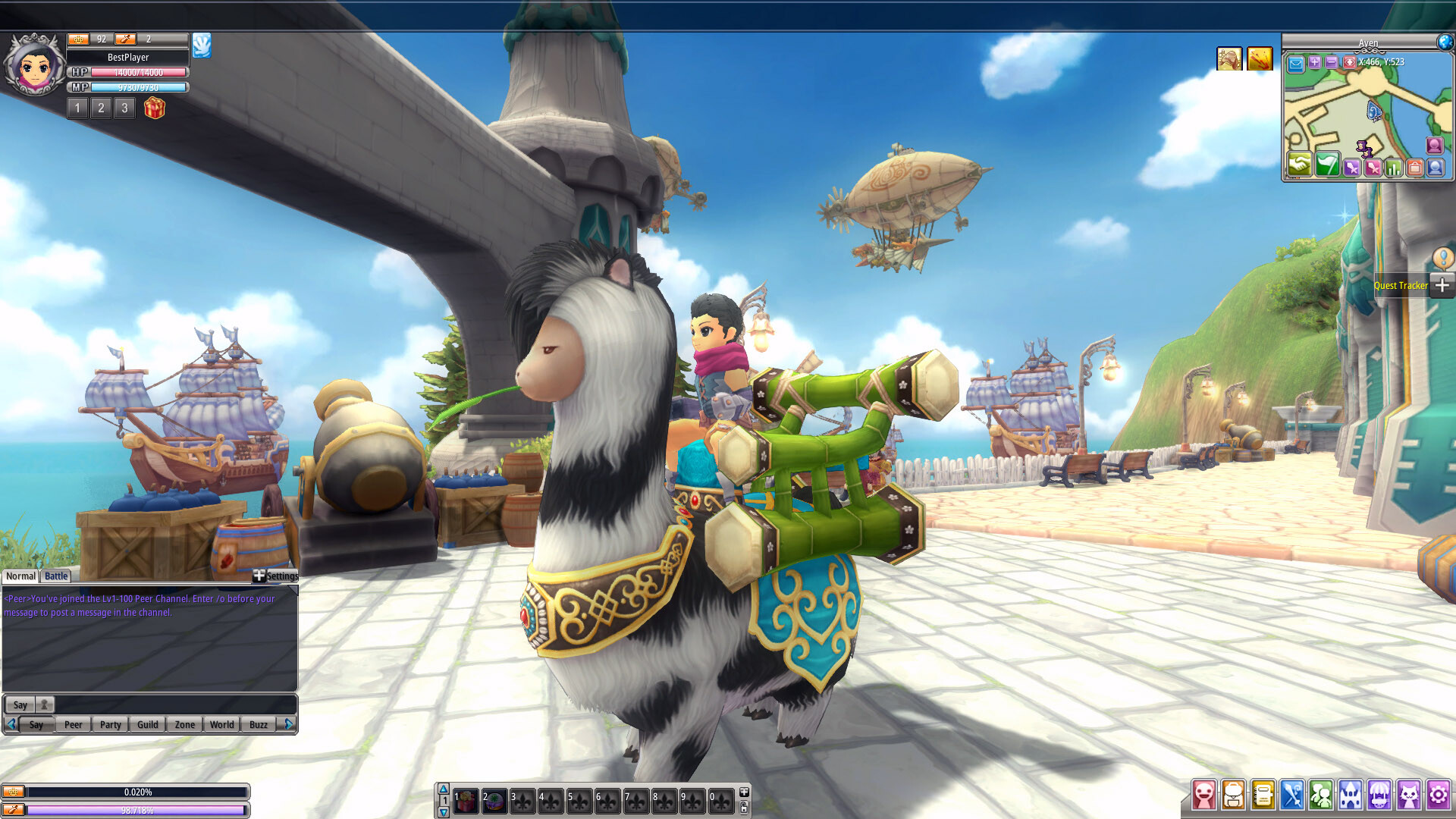Screen dimensions: 1456x819
Task: Open chat Settings
Action: (282, 576)
